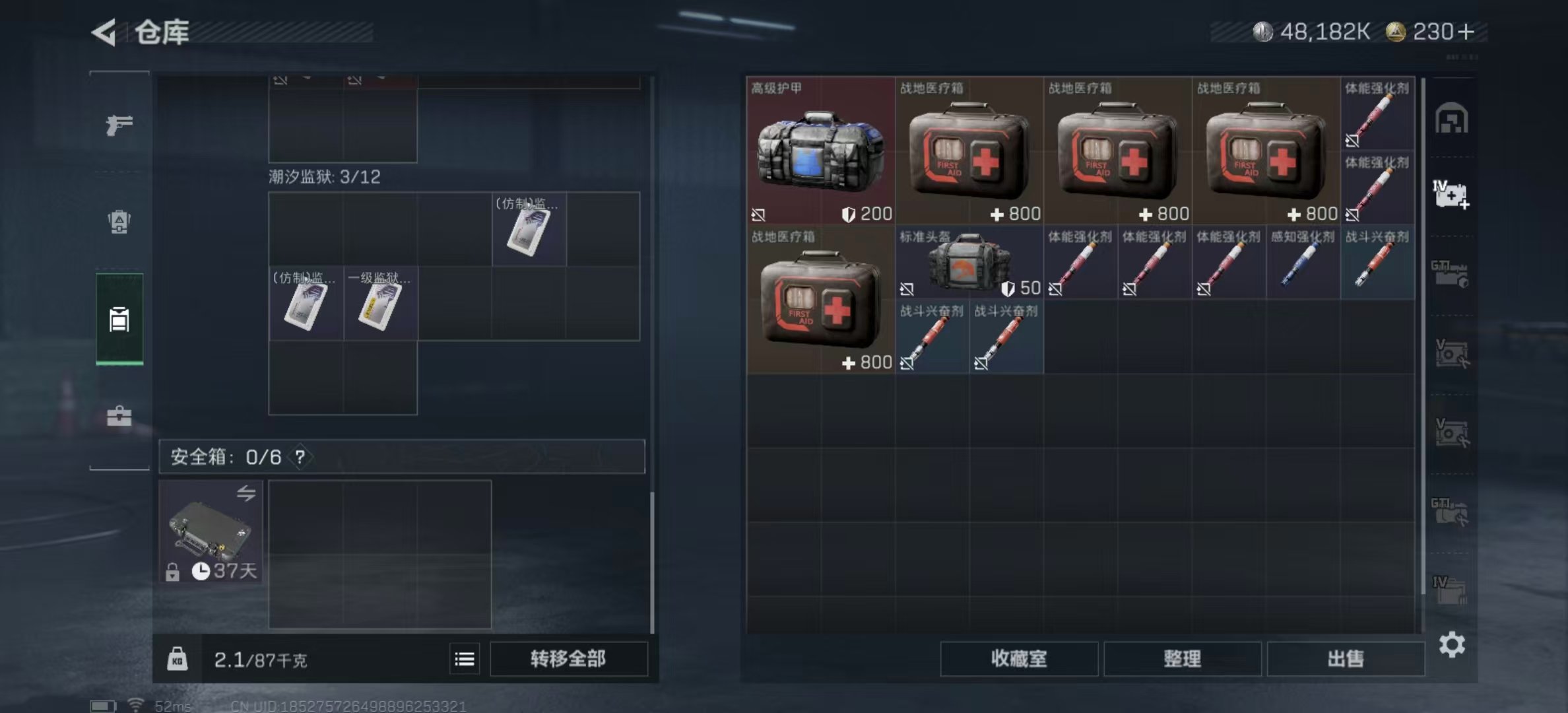The image size is (1568, 713).
Task: Click the locked safe box showing 37天
Action: tap(211, 531)
